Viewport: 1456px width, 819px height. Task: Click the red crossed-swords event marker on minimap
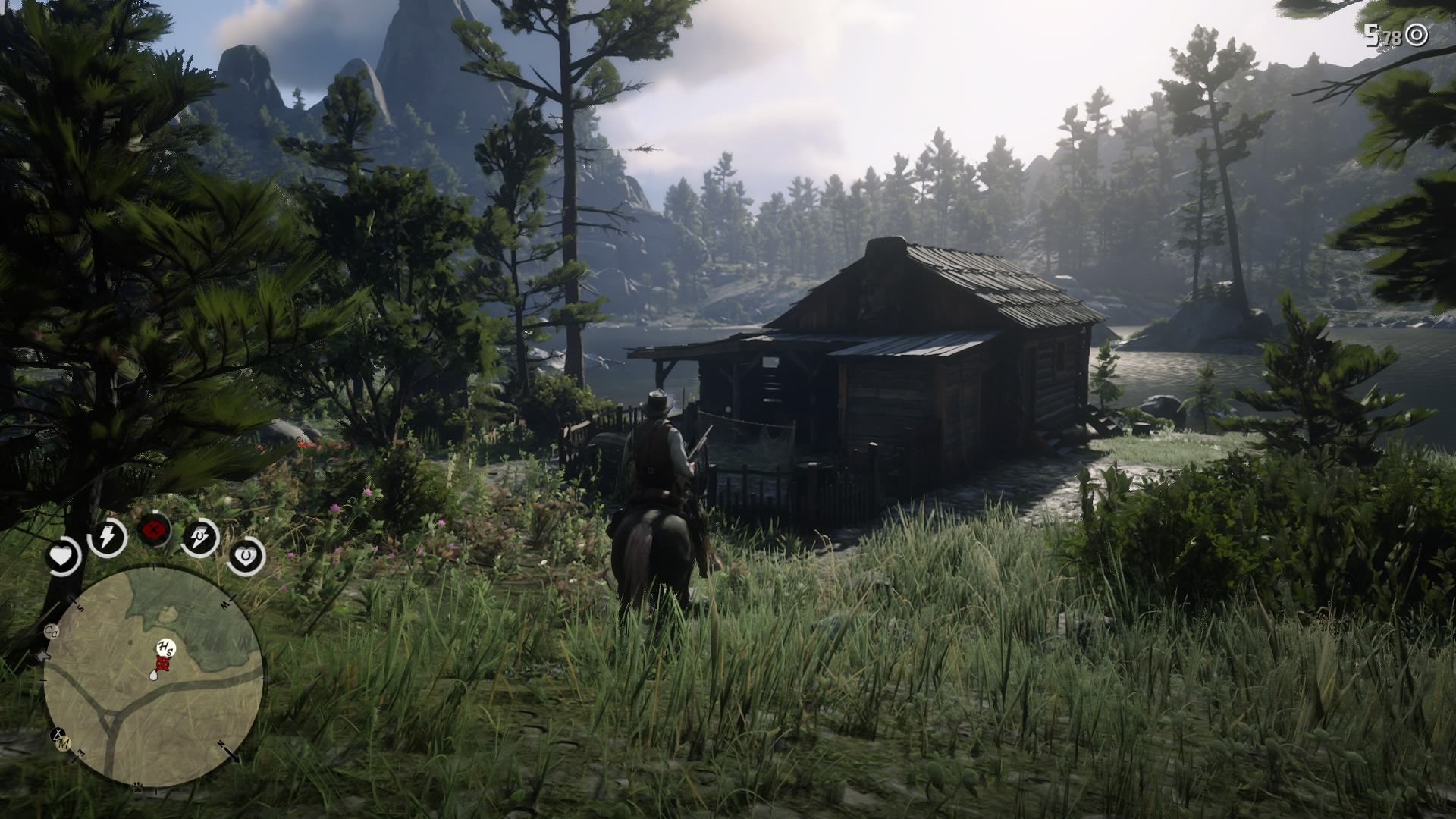pos(162,663)
